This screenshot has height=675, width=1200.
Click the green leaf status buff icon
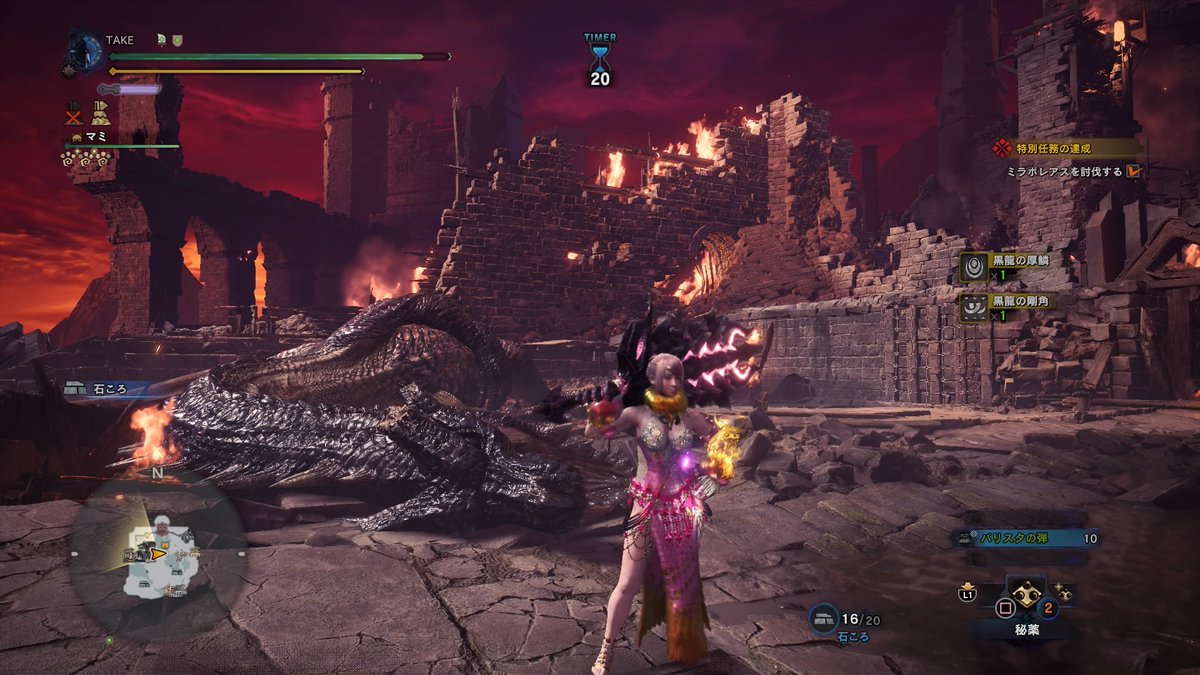[161, 40]
